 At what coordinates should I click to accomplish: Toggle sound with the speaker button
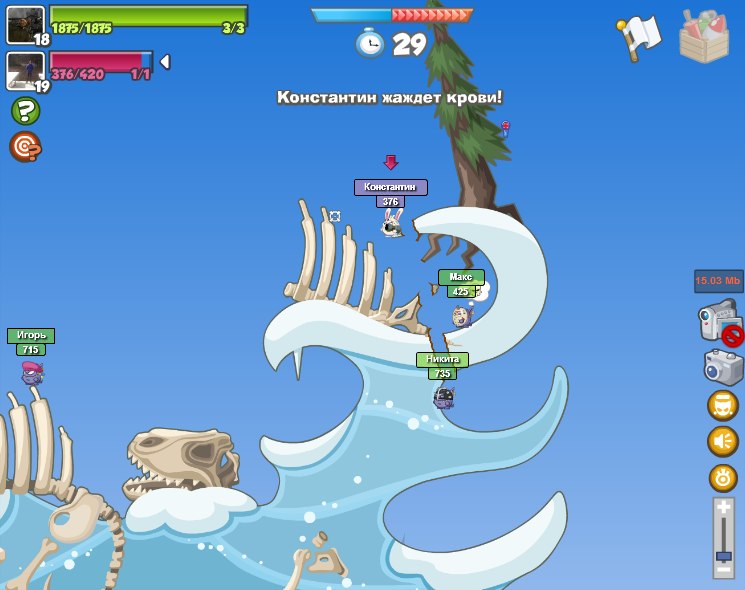pos(723,441)
